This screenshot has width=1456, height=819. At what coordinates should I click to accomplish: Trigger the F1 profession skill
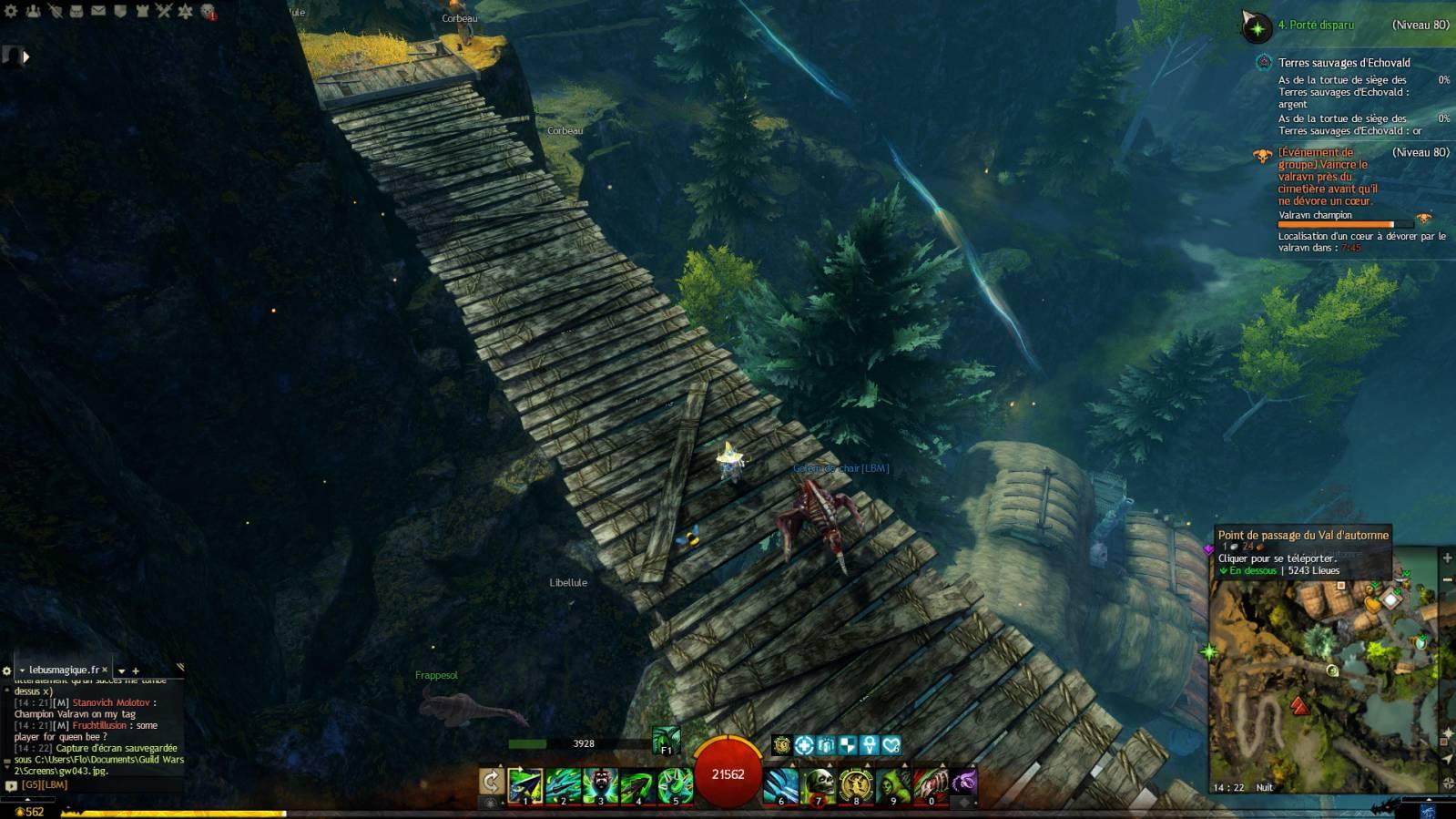(x=666, y=740)
